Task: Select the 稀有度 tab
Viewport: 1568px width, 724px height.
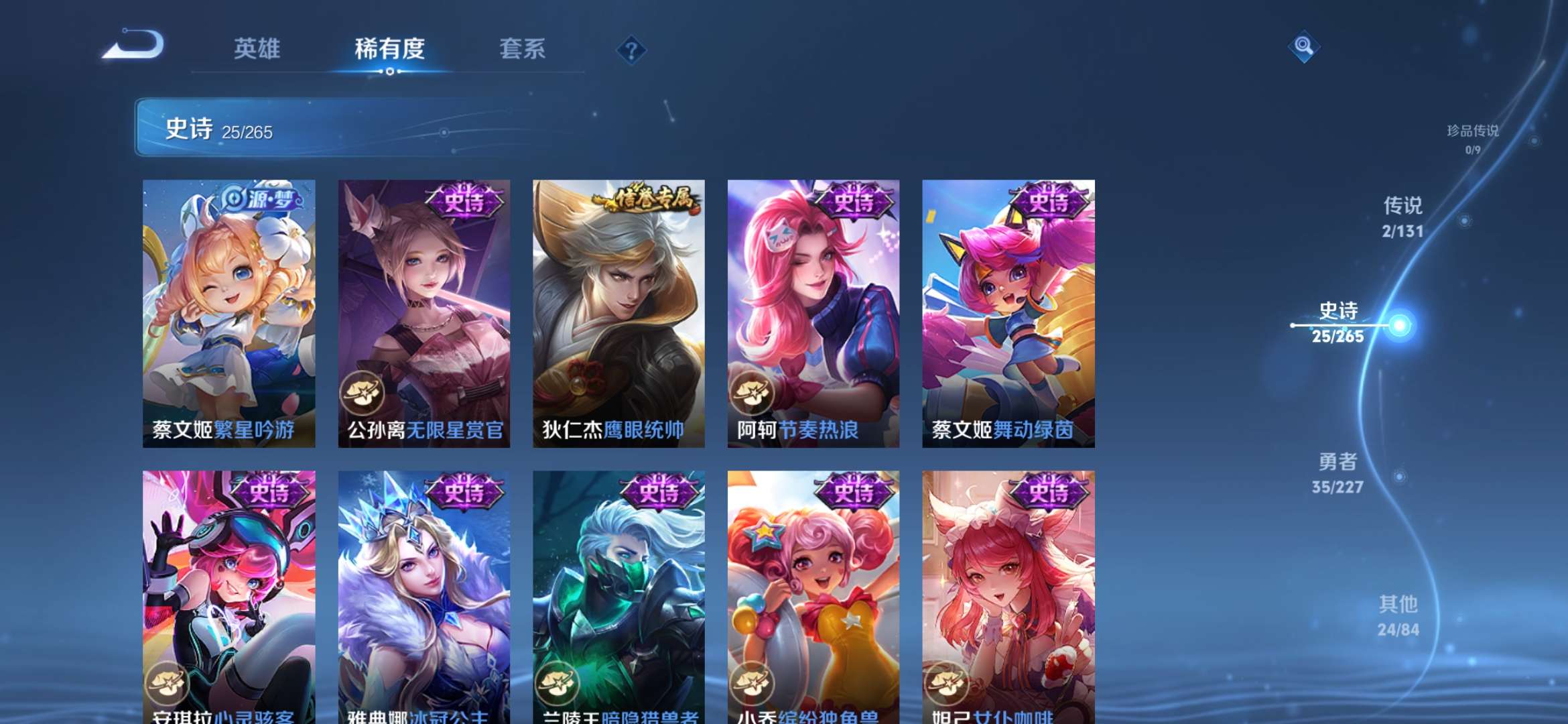Action: 389,49
